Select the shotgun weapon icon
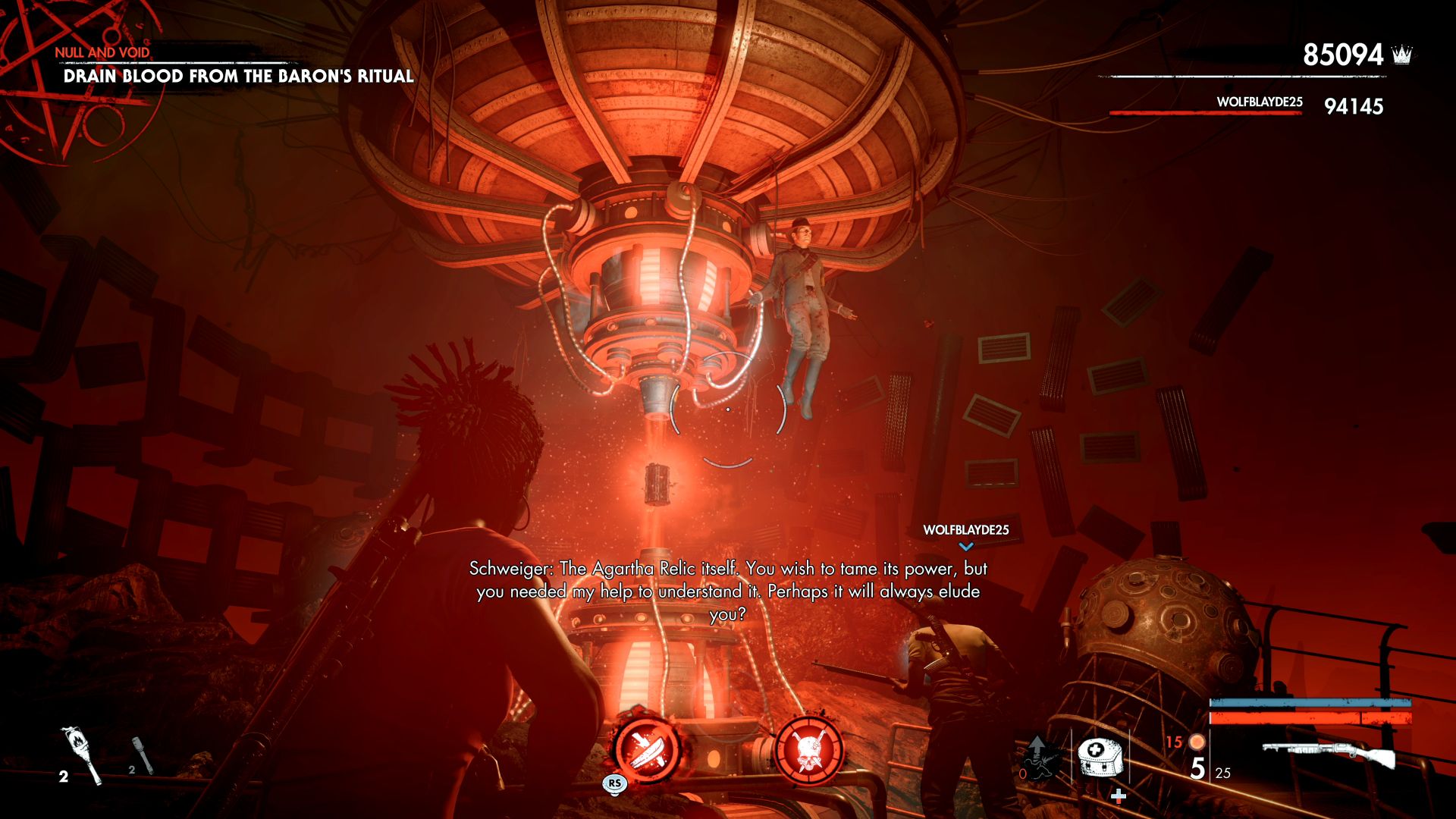Image resolution: width=1456 pixels, height=819 pixels. pyautogui.click(x=1329, y=753)
